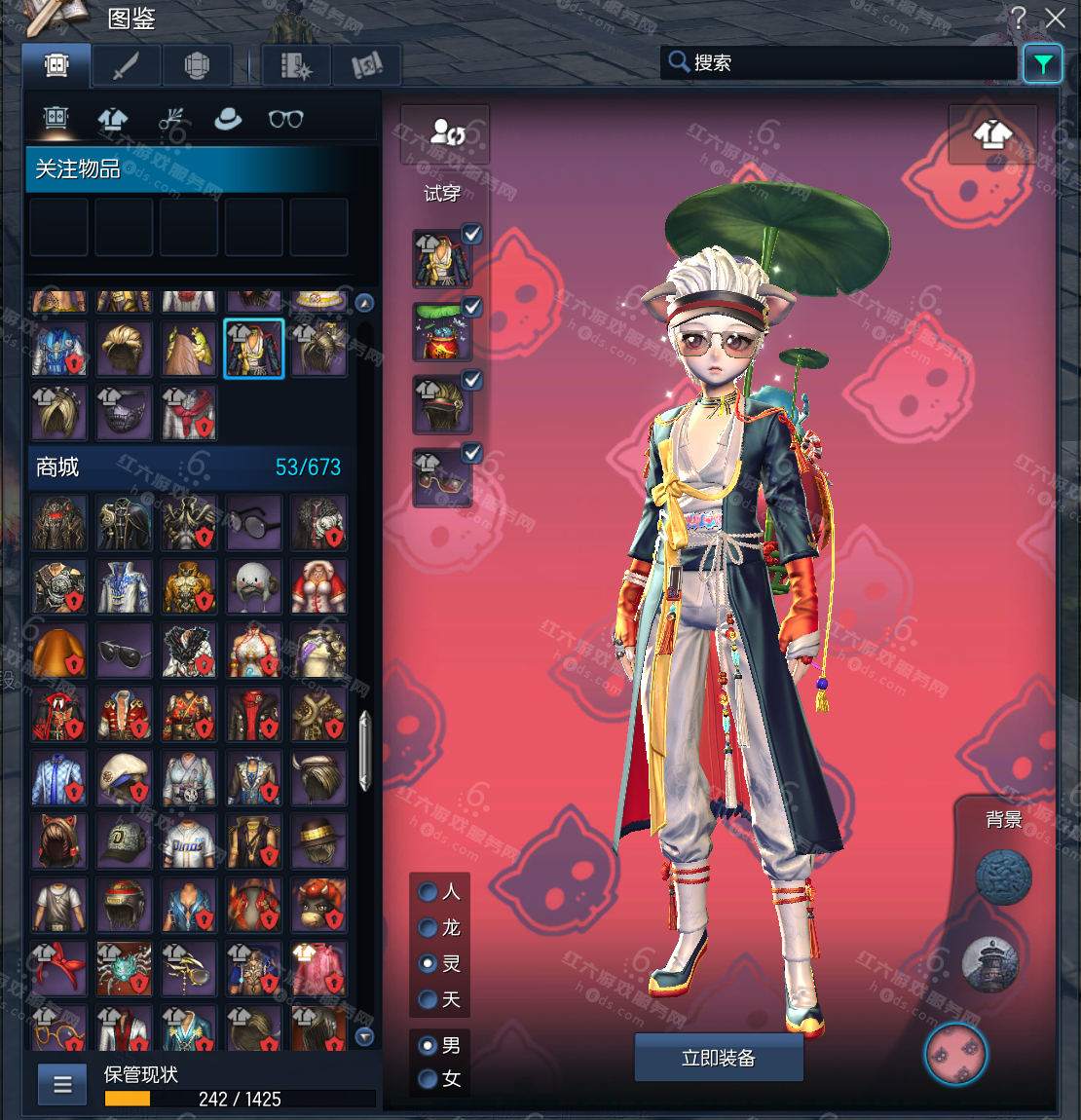Select the black sunglasses shop item
The width and height of the screenshot is (1081, 1120).
(x=125, y=651)
